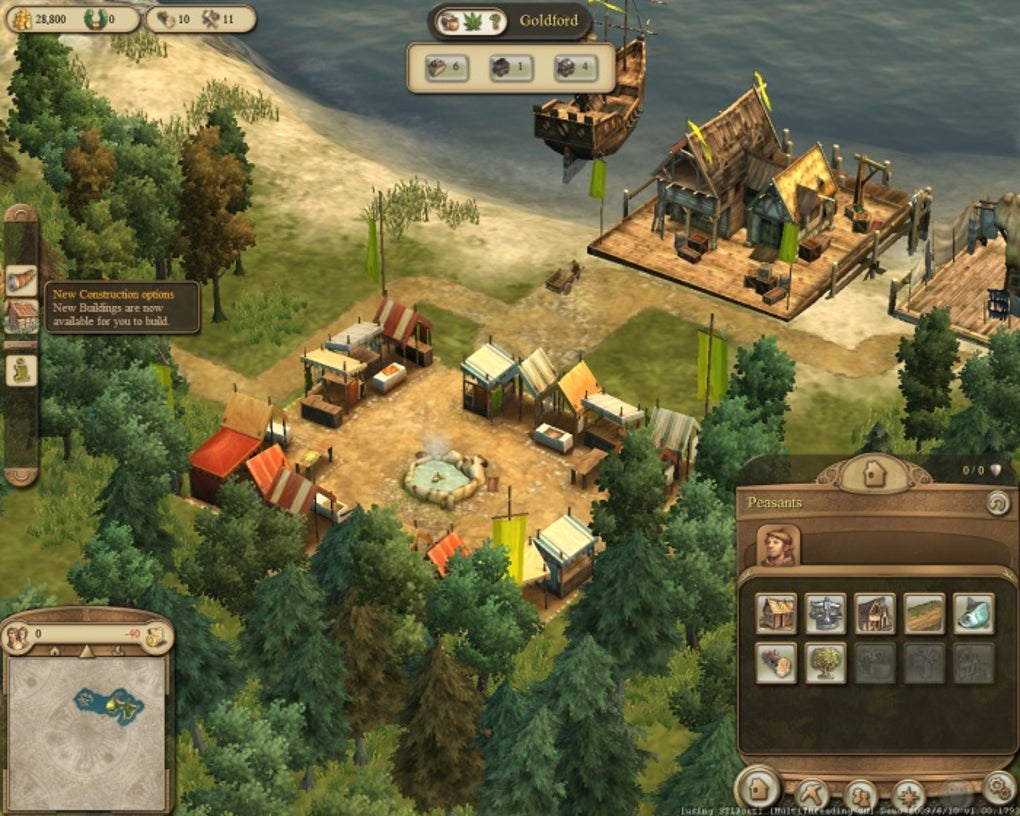This screenshot has width=1020, height=816.
Task: Open the green info message icon
Action: [21, 369]
